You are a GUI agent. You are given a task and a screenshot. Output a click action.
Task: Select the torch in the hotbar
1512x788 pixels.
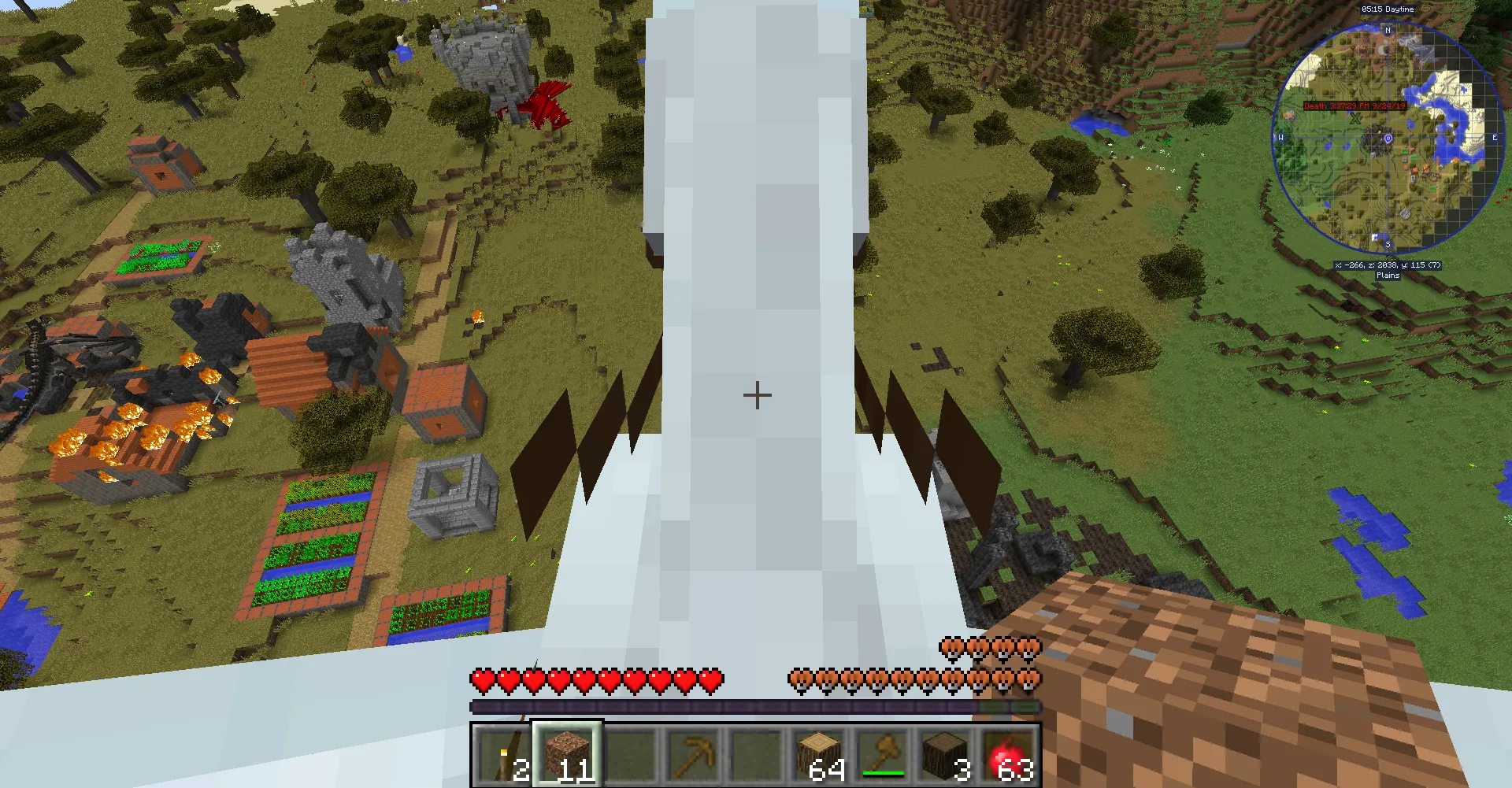(501, 754)
